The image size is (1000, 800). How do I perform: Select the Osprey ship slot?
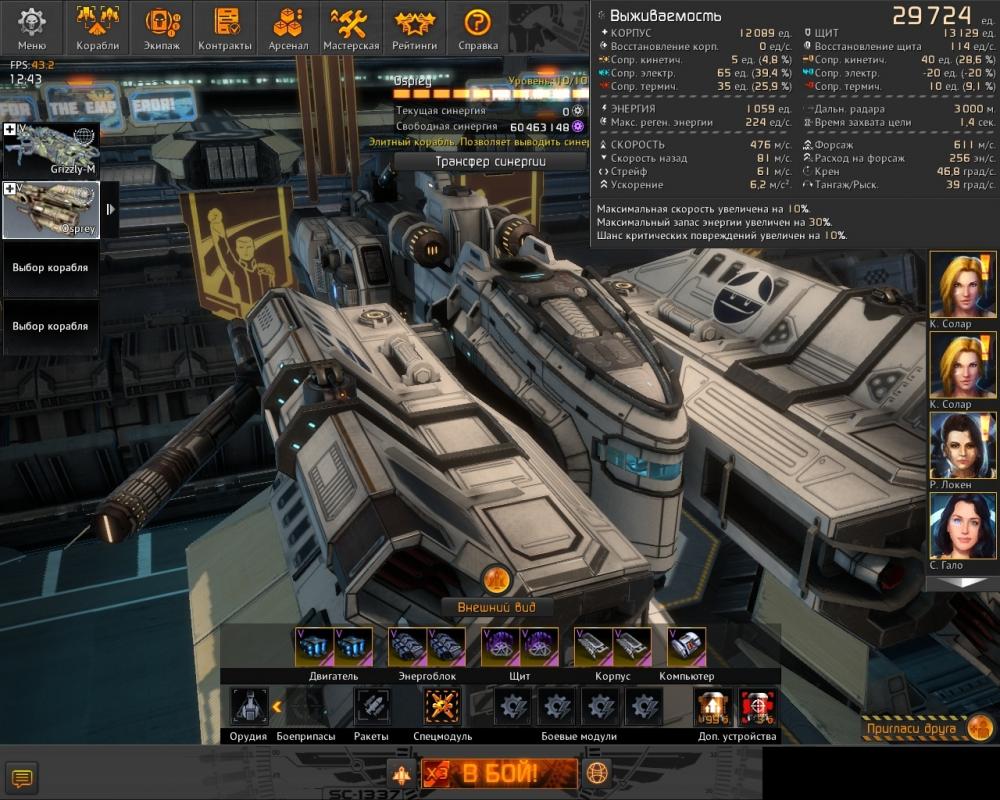coord(52,209)
